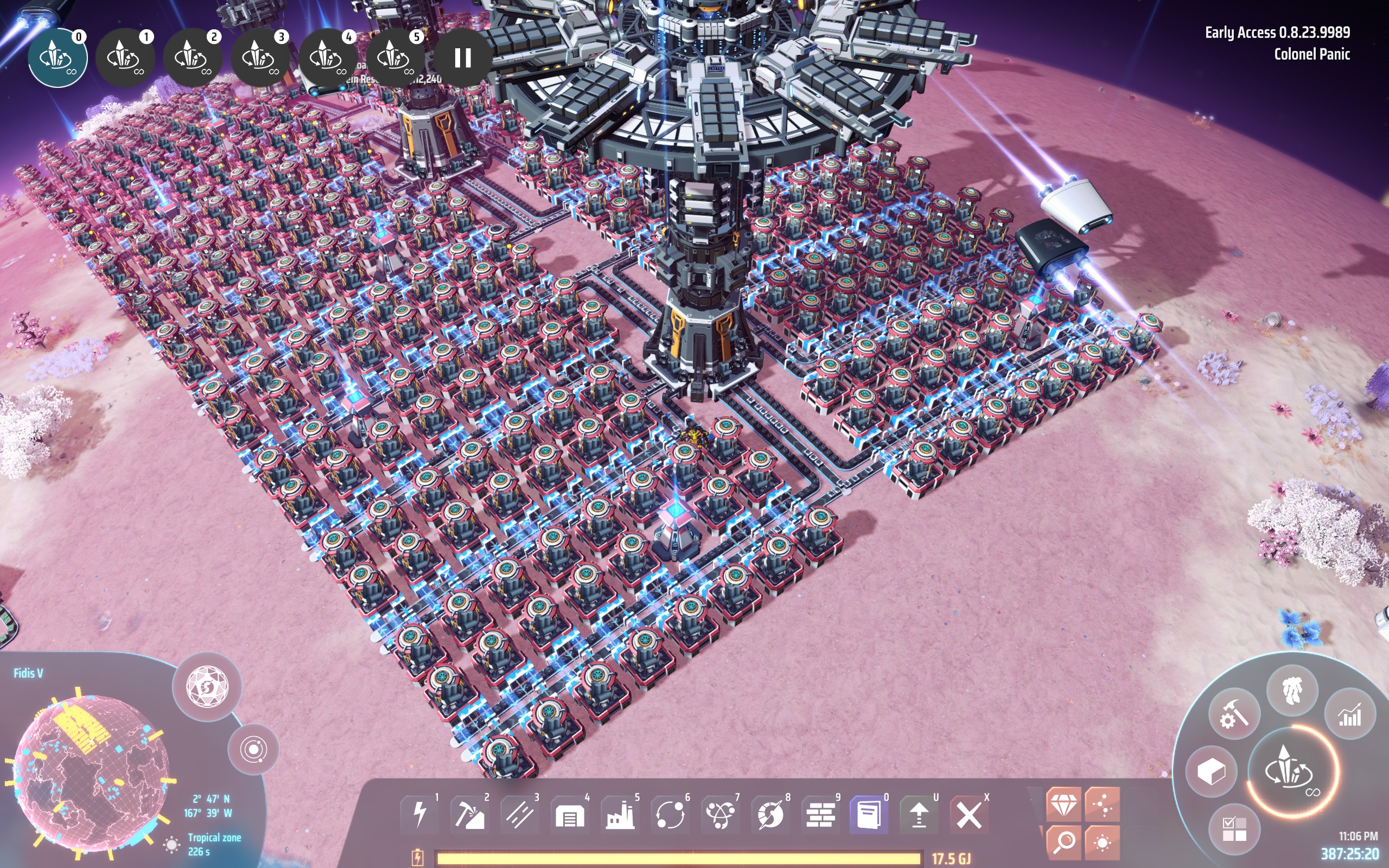Activate the upgrade arrow tool

pyautogui.click(x=919, y=814)
